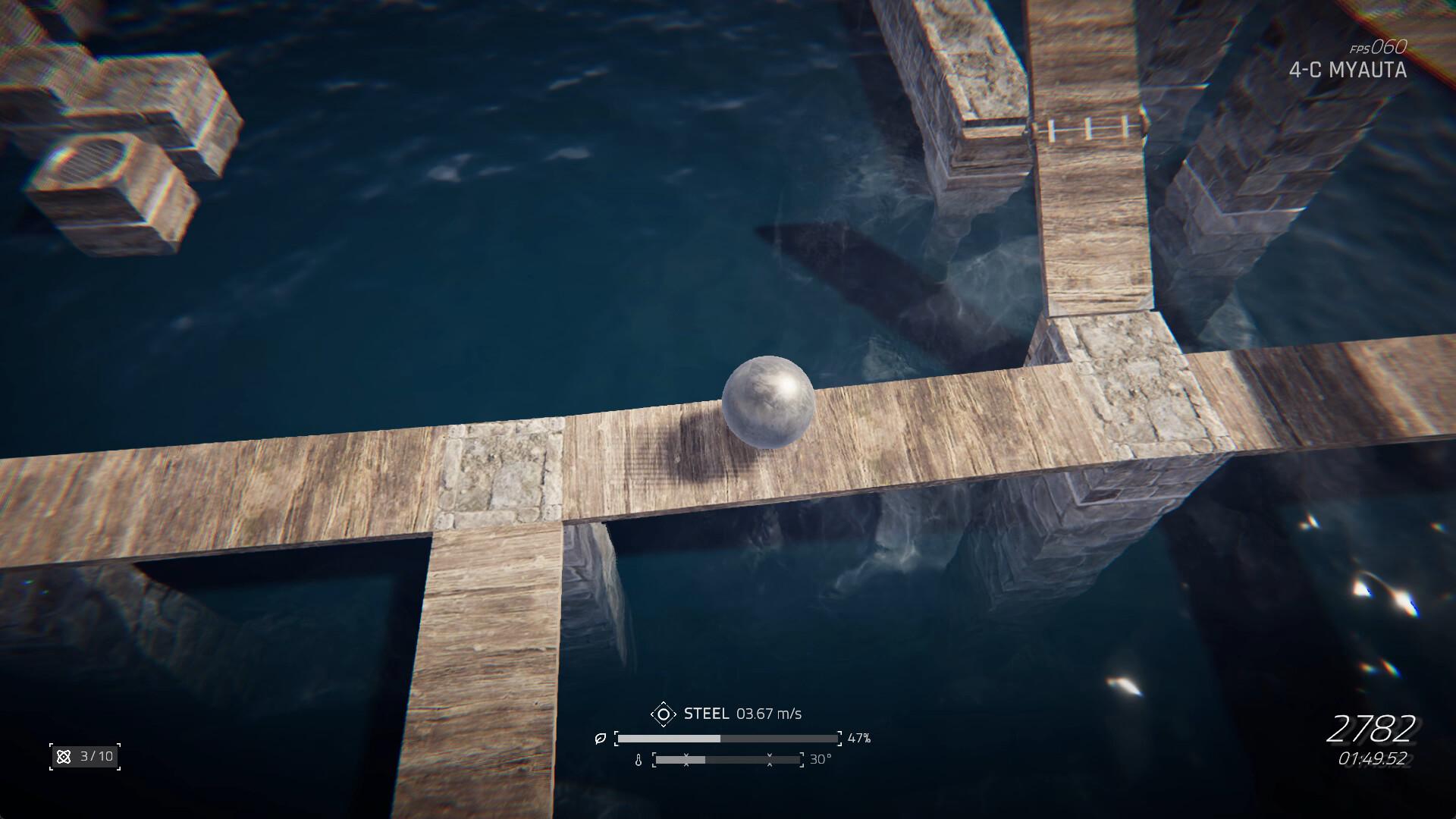Click the up chevron above the STEEL mode icon
The height and width of the screenshot is (819, 1456).
664,704
